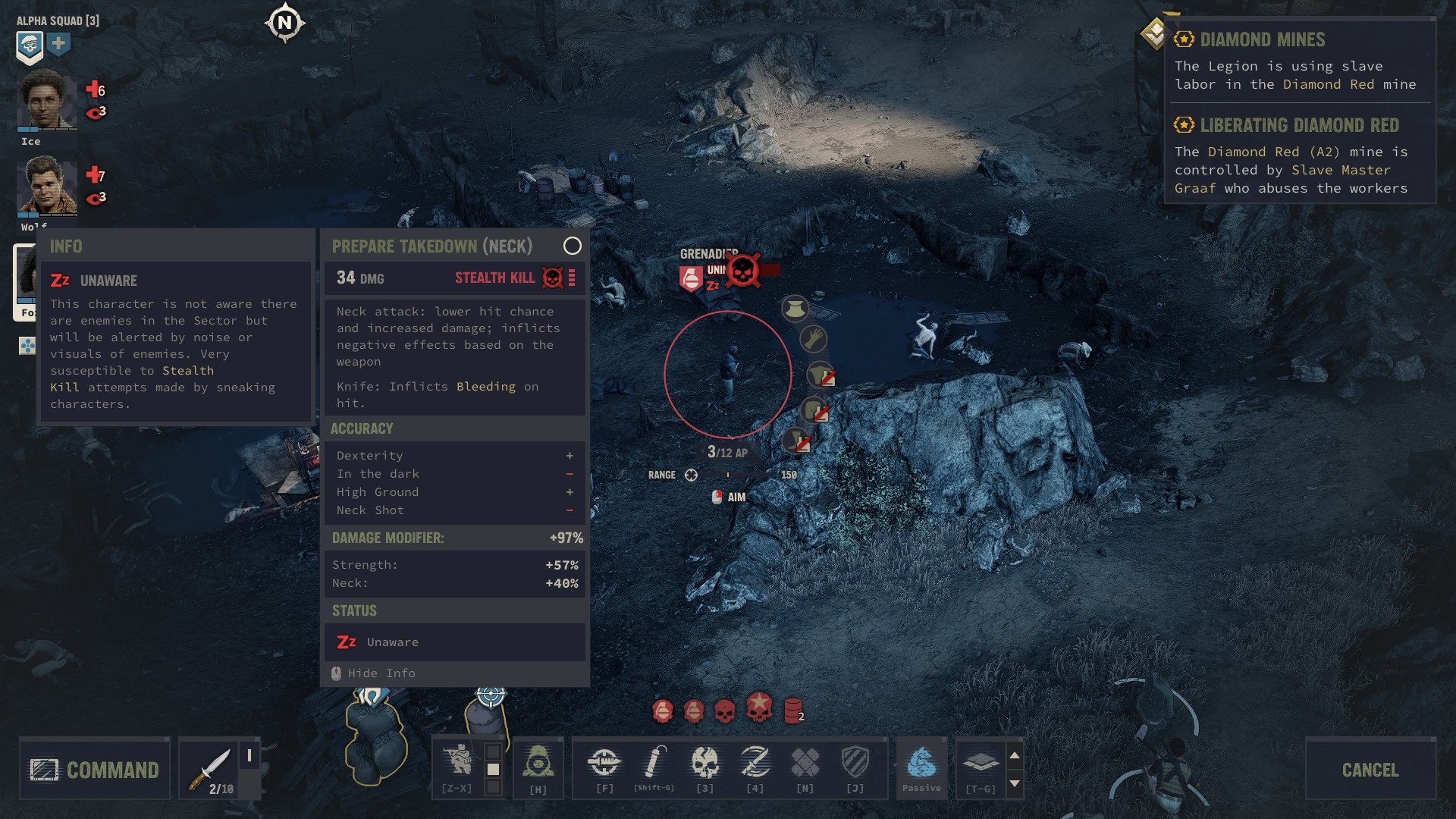Click the add-squad plus badge
This screenshot has width=1456, height=819.
(59, 45)
